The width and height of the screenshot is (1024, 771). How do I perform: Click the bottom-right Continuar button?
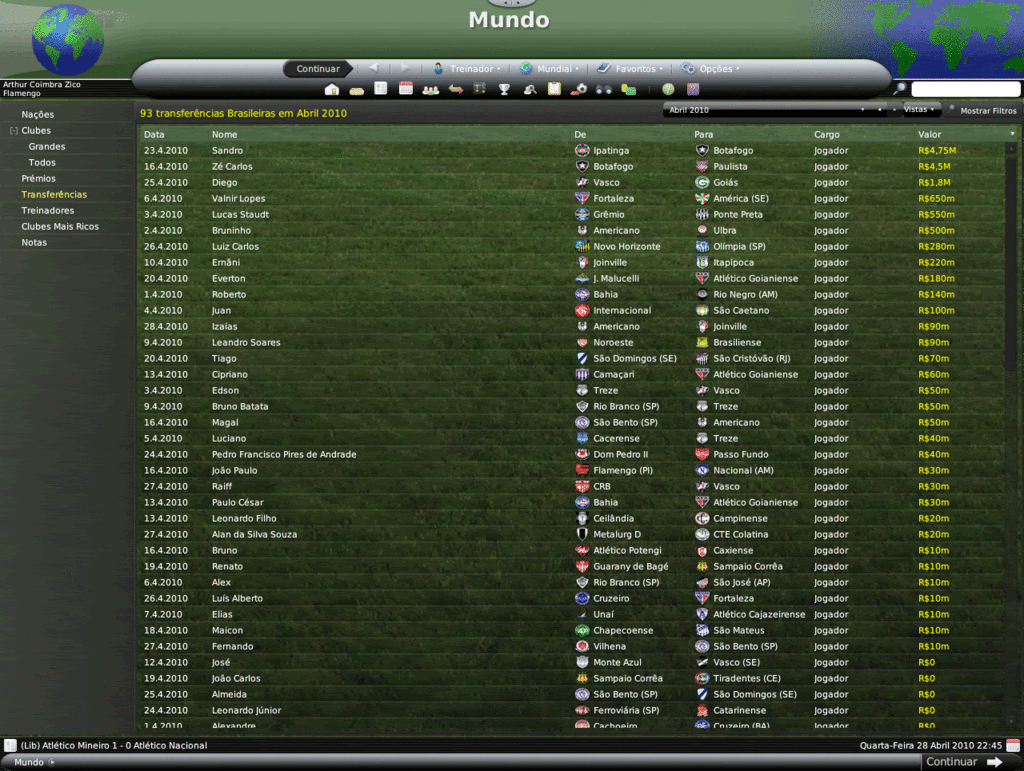pyautogui.click(x=963, y=762)
